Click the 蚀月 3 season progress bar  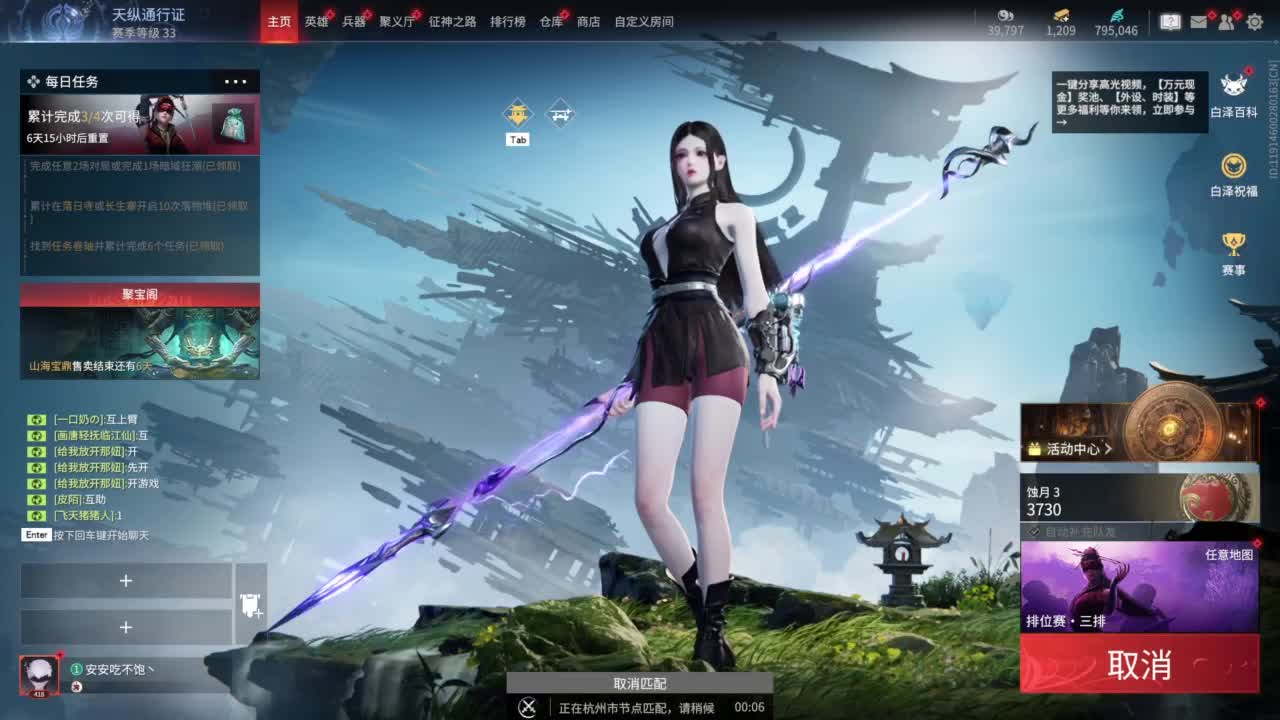click(x=1110, y=499)
